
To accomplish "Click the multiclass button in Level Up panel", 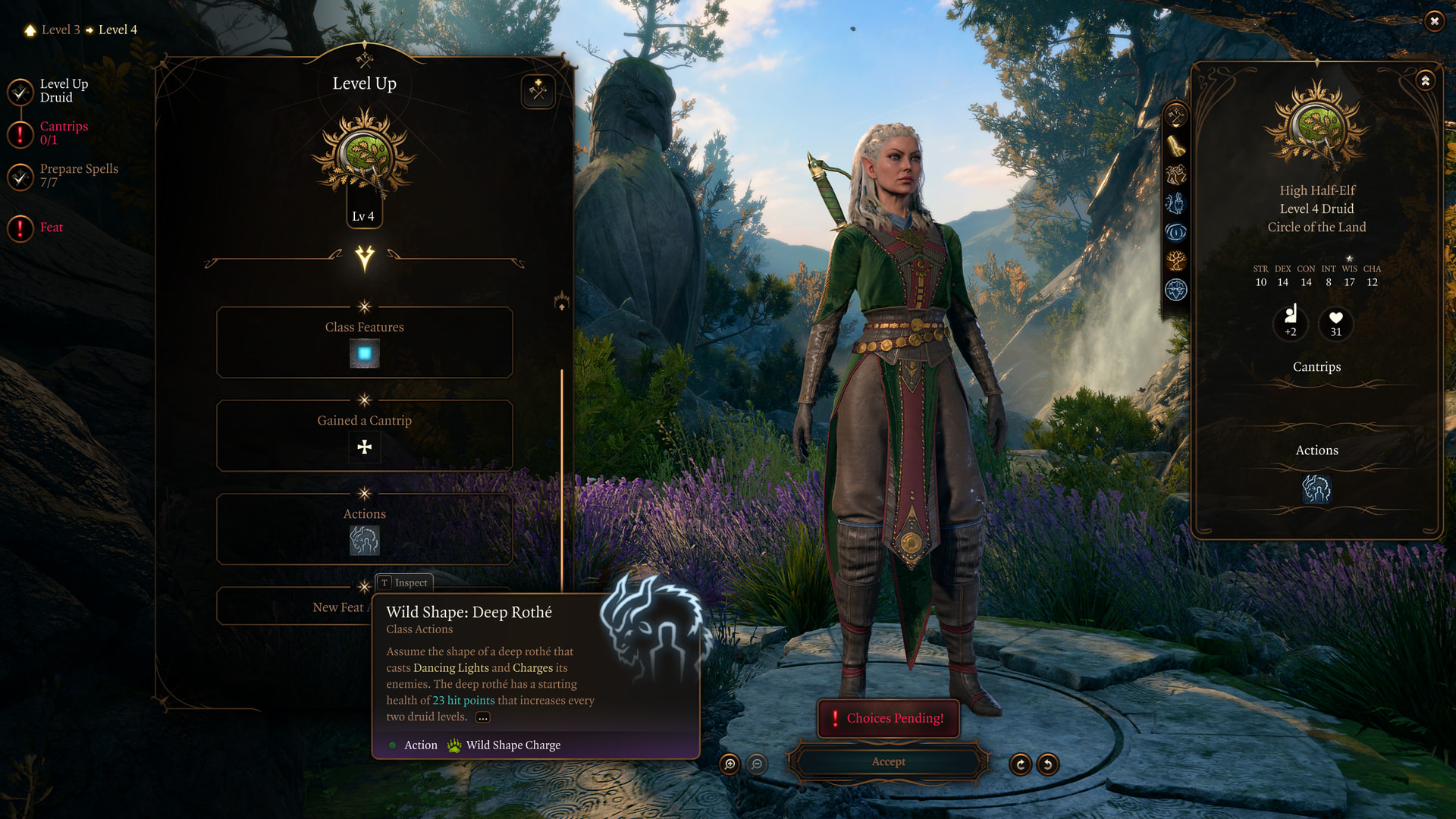I will (538, 92).
